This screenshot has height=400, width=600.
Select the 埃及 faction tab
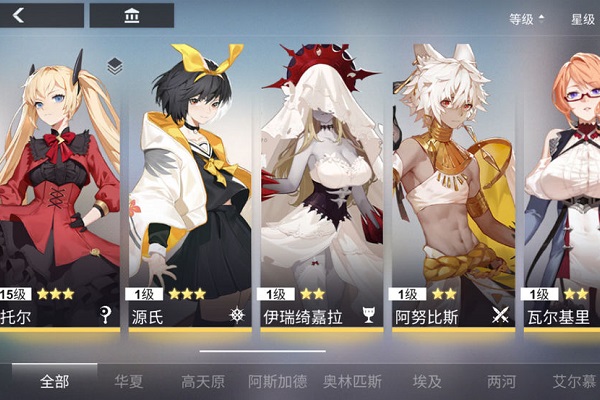pos(426,381)
